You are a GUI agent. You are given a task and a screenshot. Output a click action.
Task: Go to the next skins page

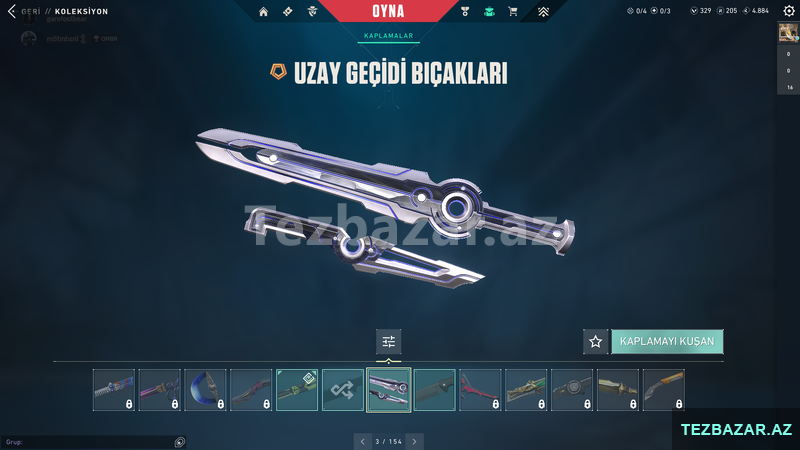point(415,441)
